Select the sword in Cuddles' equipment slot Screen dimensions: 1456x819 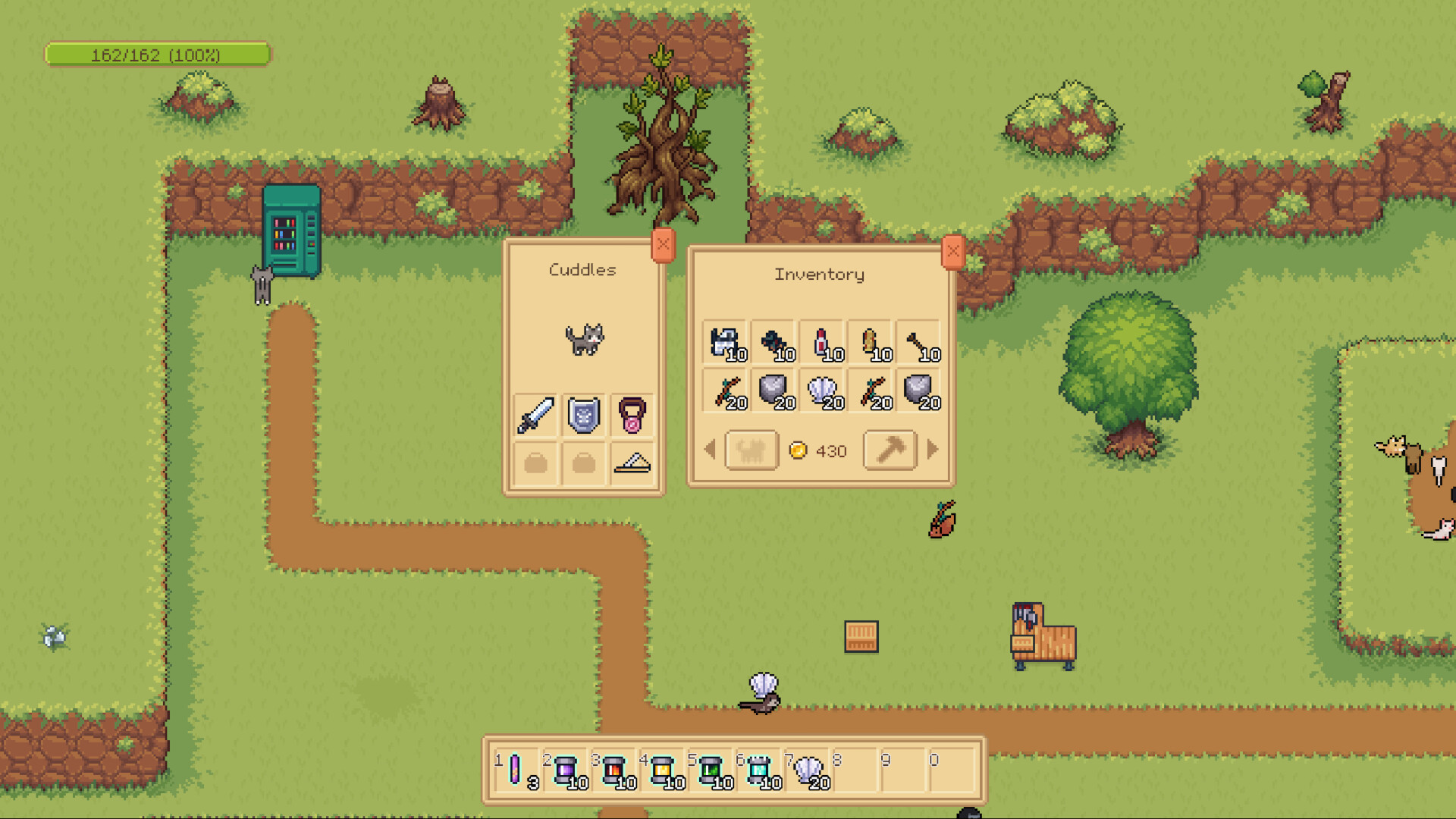[x=535, y=415]
